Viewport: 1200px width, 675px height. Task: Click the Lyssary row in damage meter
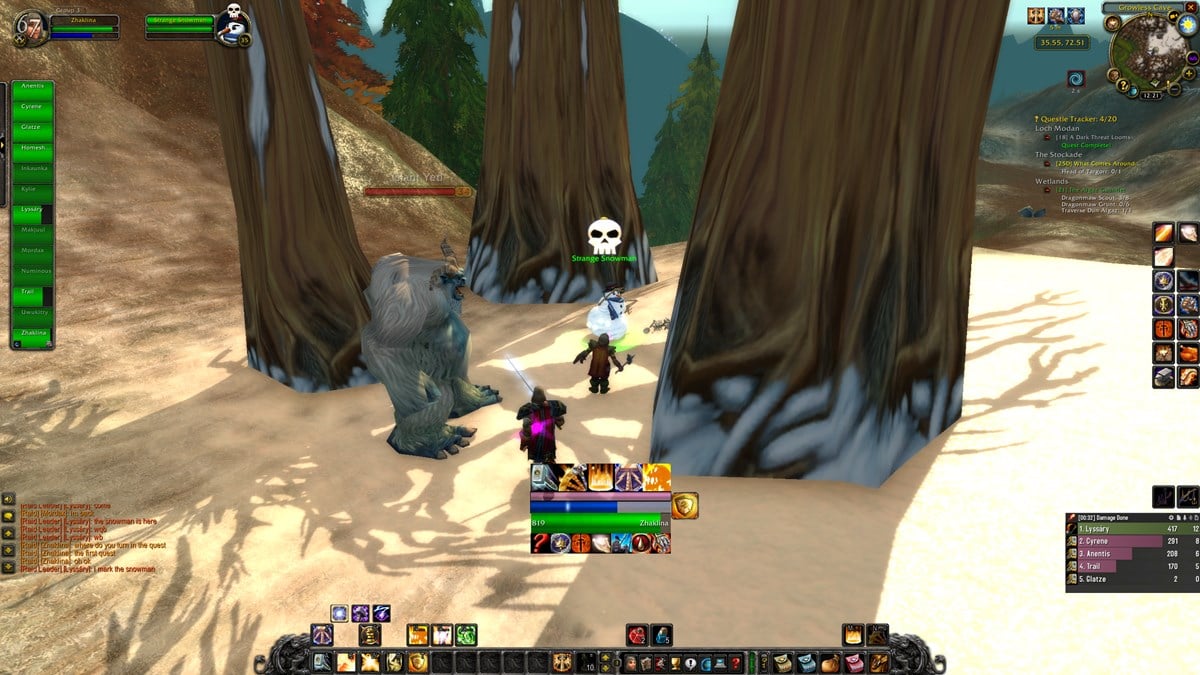pos(1118,528)
